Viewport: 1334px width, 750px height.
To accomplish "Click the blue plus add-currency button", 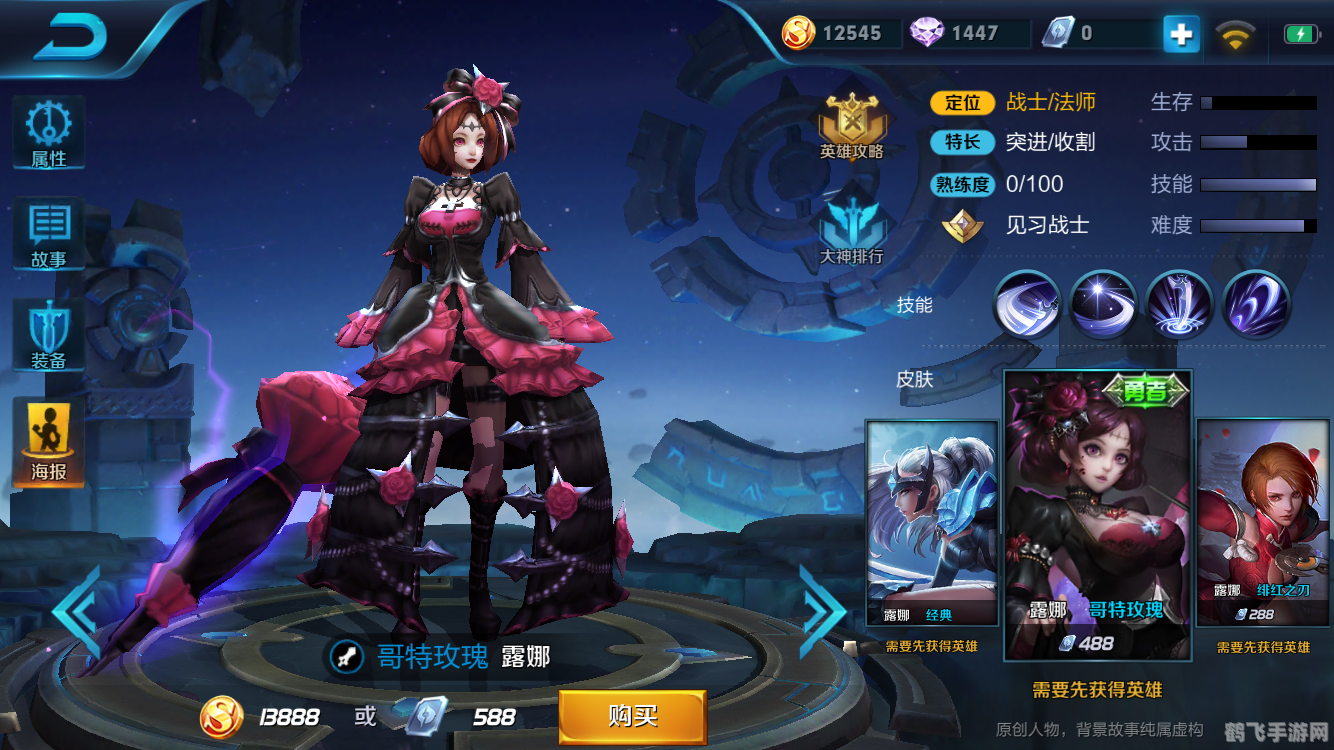I will coord(1181,34).
